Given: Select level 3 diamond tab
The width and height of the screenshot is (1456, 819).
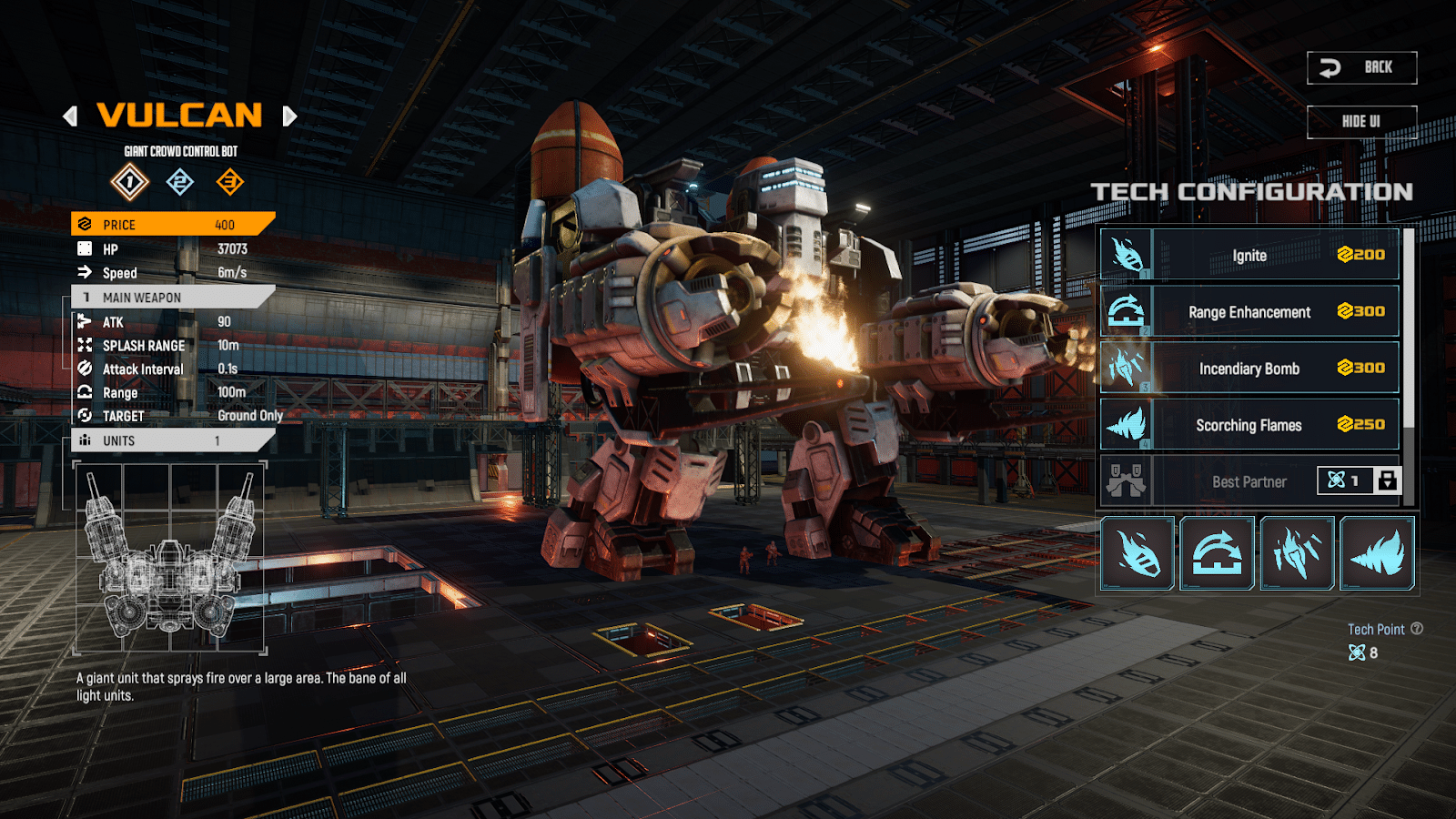Looking at the screenshot, I should tap(229, 182).
